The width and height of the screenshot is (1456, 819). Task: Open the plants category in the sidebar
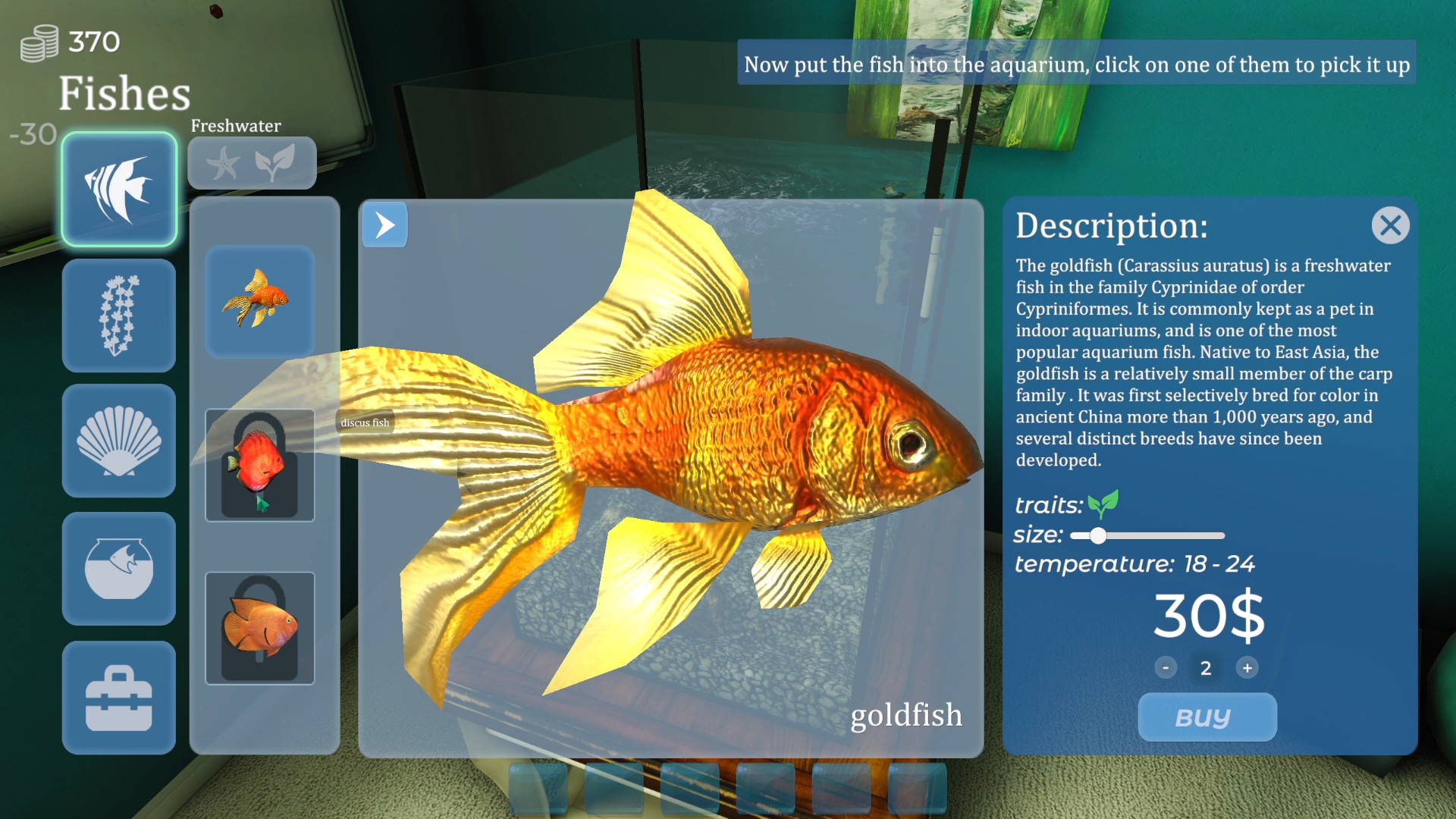pos(119,315)
